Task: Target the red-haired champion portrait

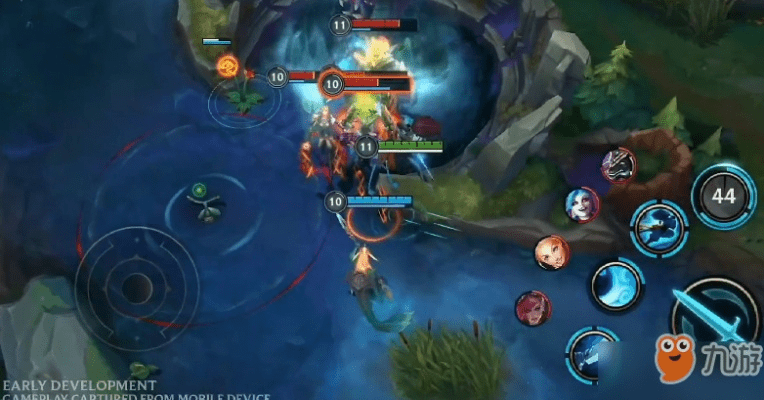Action: [533, 307]
